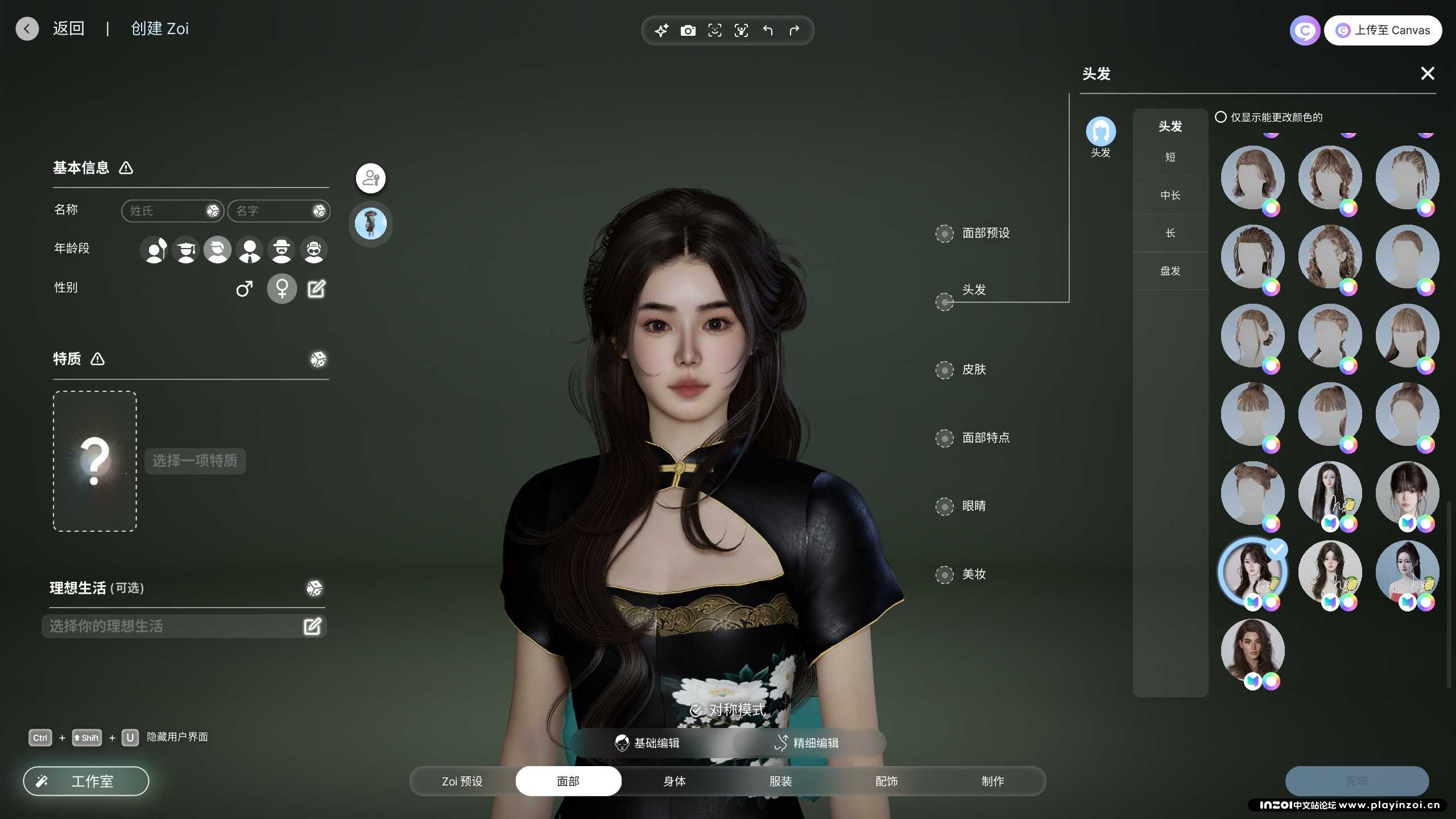This screenshot has height=819, width=1456.
Task: Open the 面部预设 face preset section
Action: tap(985, 233)
